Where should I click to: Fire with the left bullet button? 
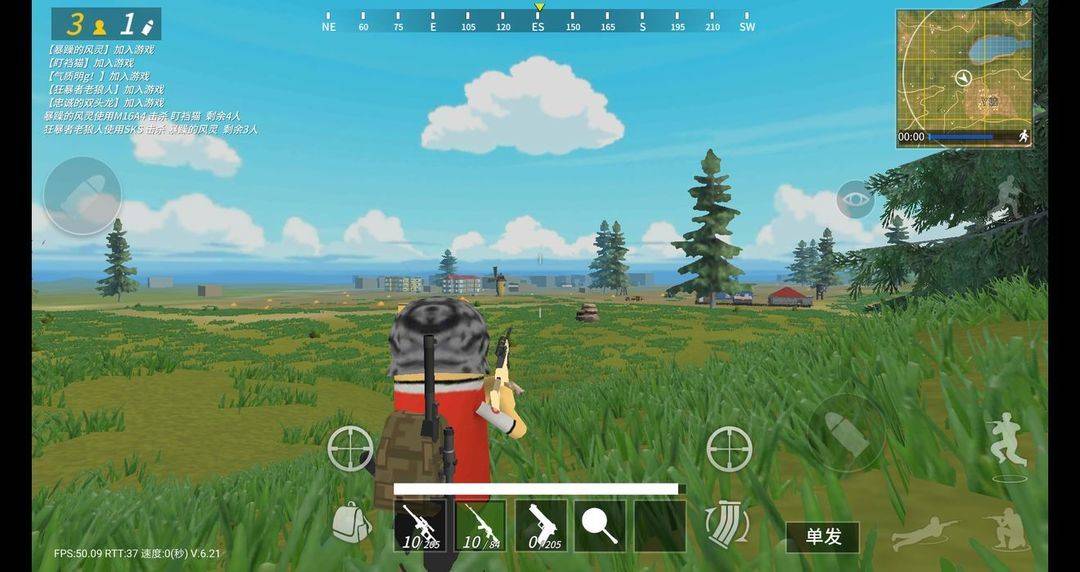click(x=82, y=196)
